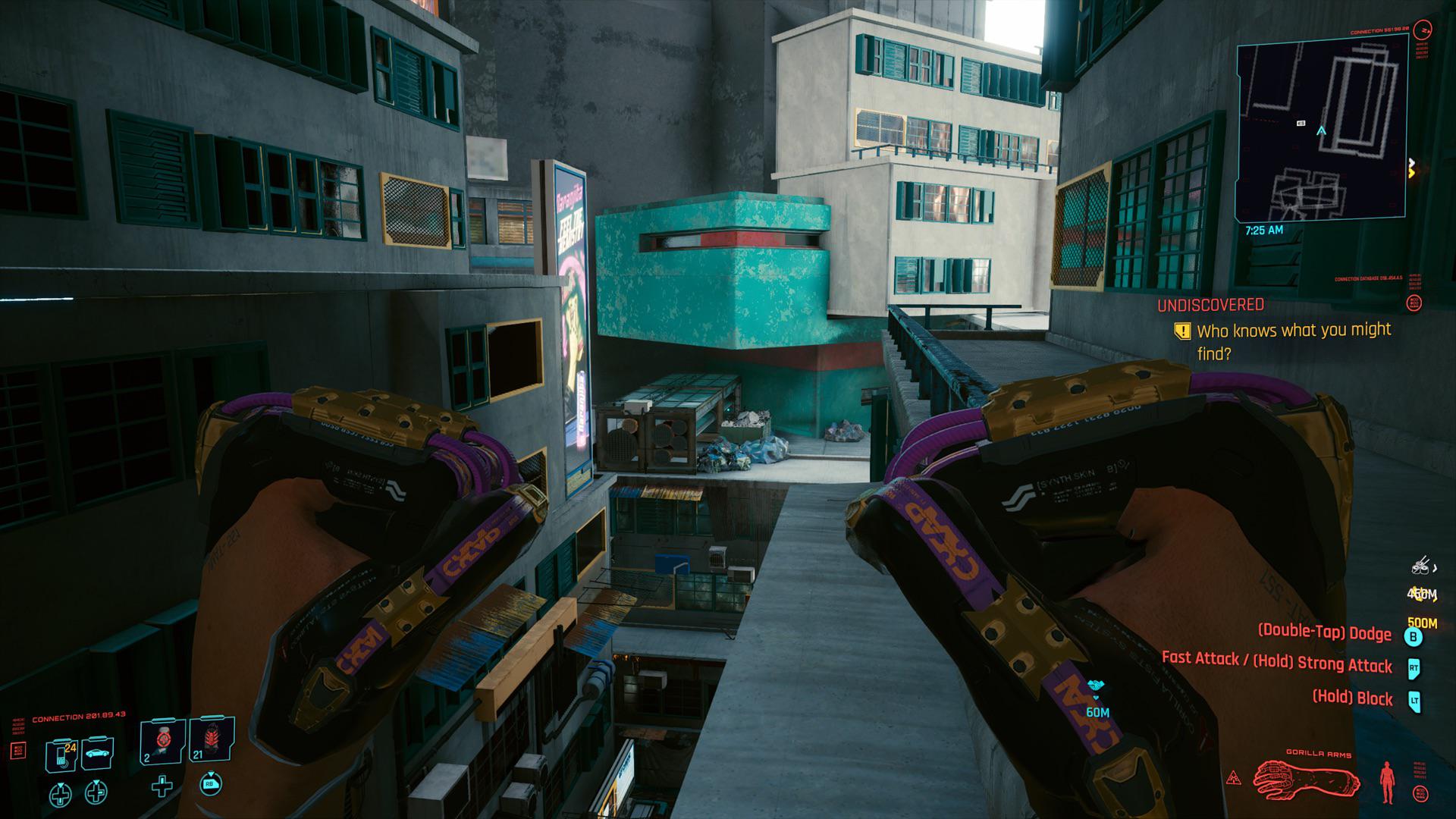Screen dimensions: 1456x819
Task: Click the '(Double-Tap) Dodge' control hint
Action: pyautogui.click(x=1325, y=633)
